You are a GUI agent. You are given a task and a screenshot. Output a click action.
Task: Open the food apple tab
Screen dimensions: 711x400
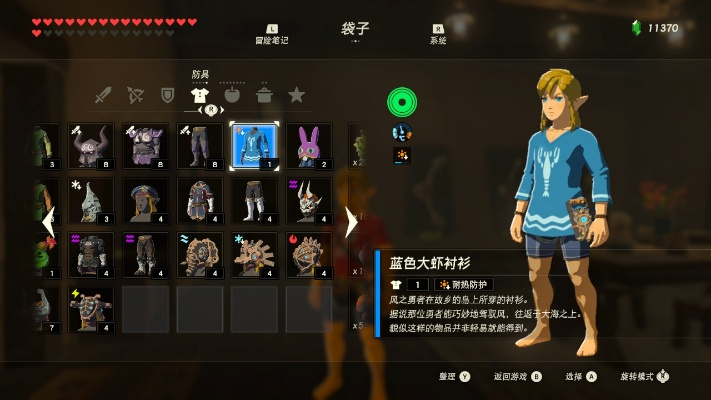pyautogui.click(x=232, y=96)
